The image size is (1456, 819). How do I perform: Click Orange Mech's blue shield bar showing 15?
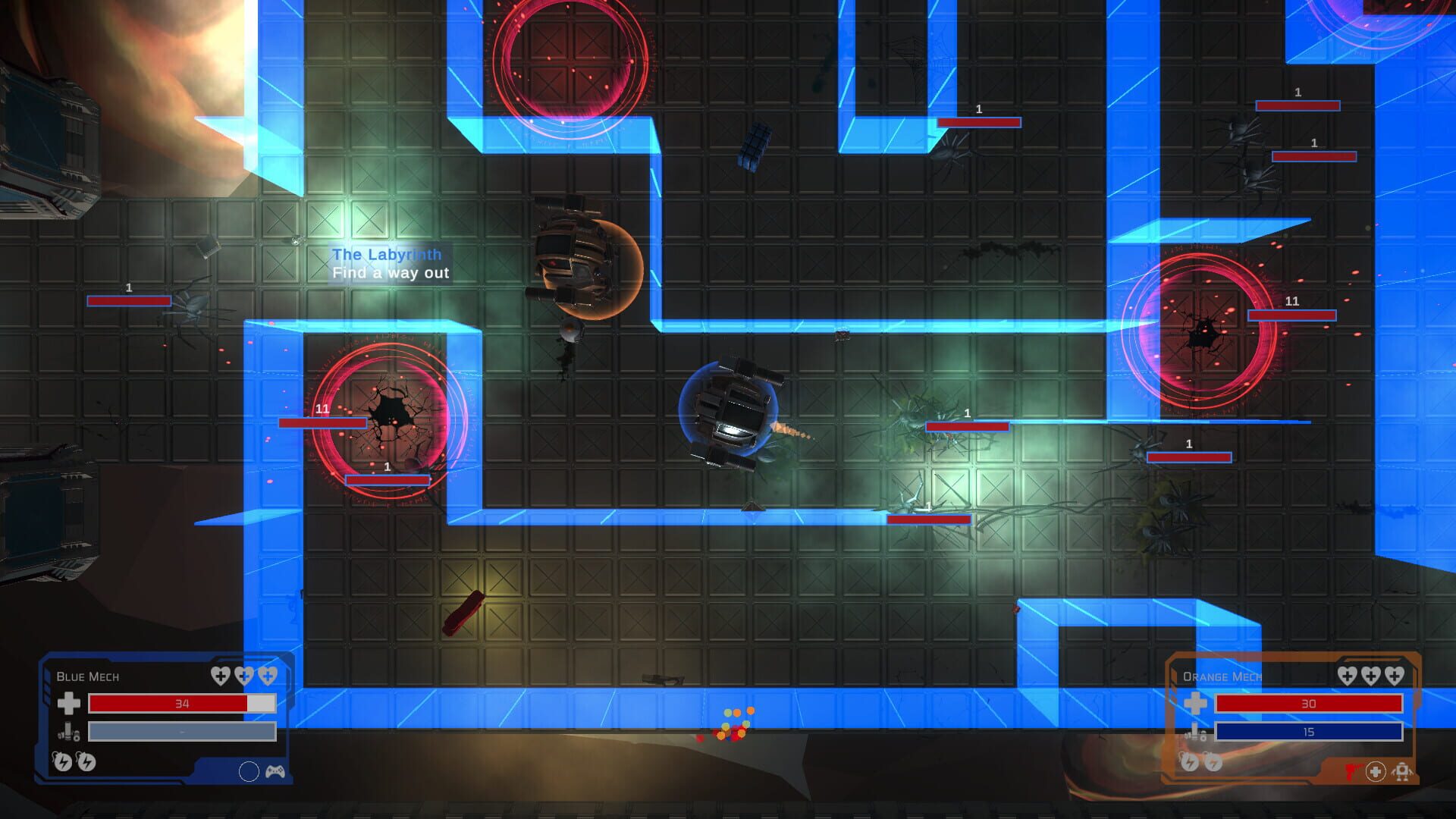click(1309, 733)
